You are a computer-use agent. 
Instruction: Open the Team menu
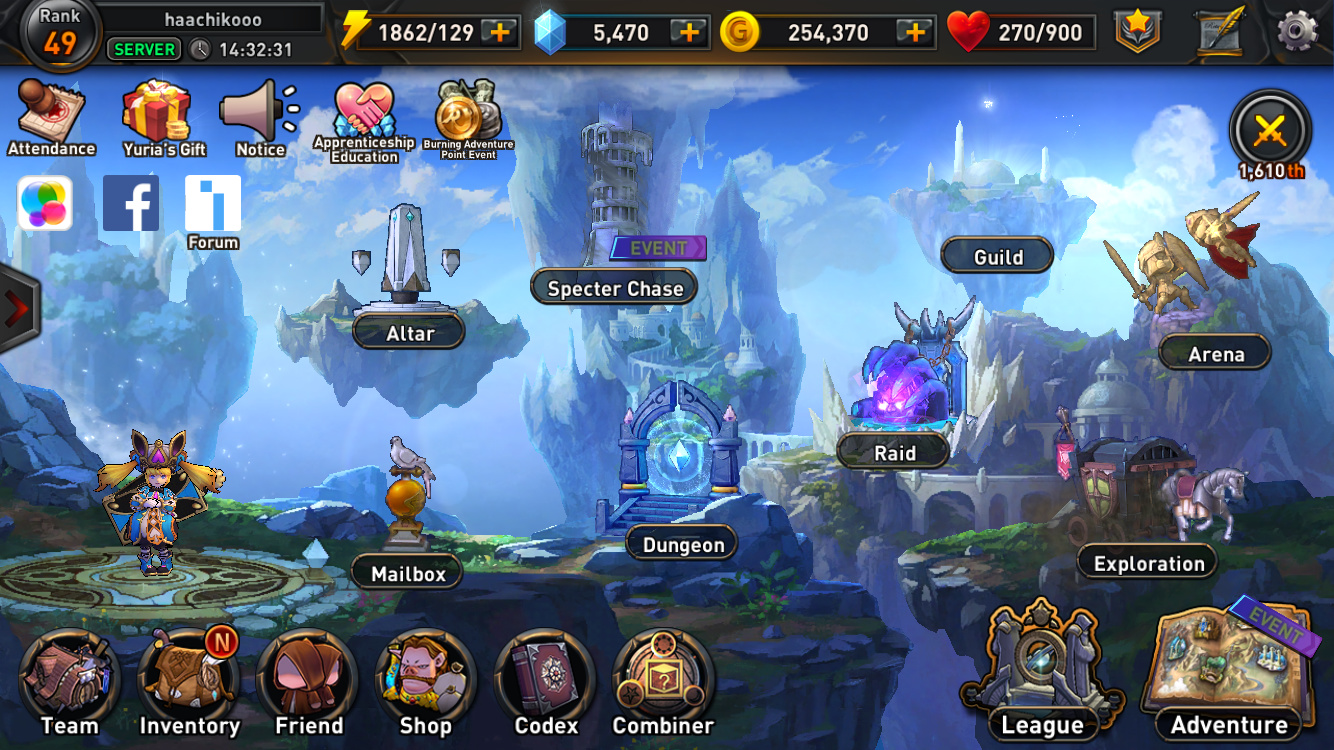[69, 685]
